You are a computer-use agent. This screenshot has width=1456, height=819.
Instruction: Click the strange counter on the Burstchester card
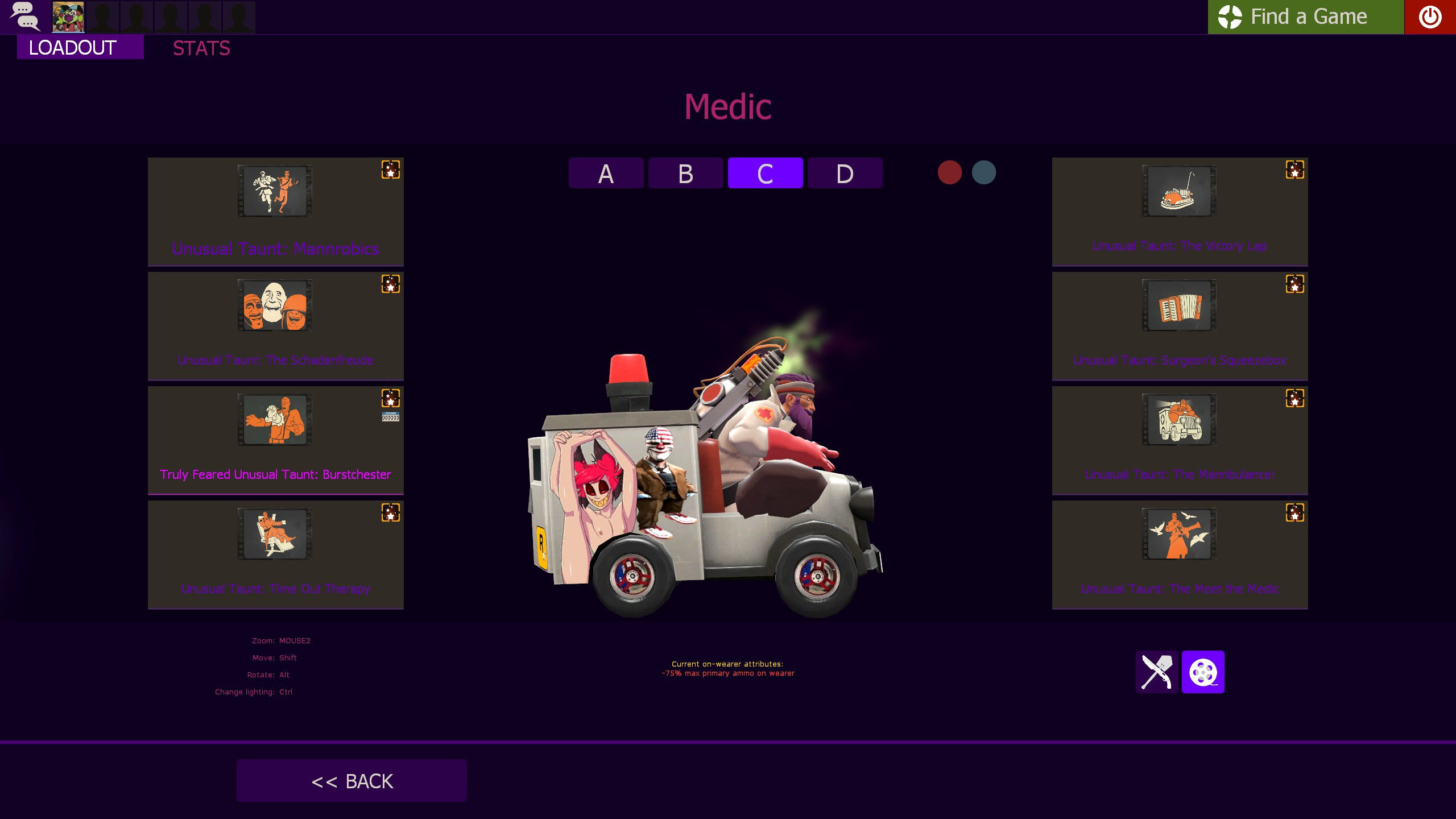[391, 416]
